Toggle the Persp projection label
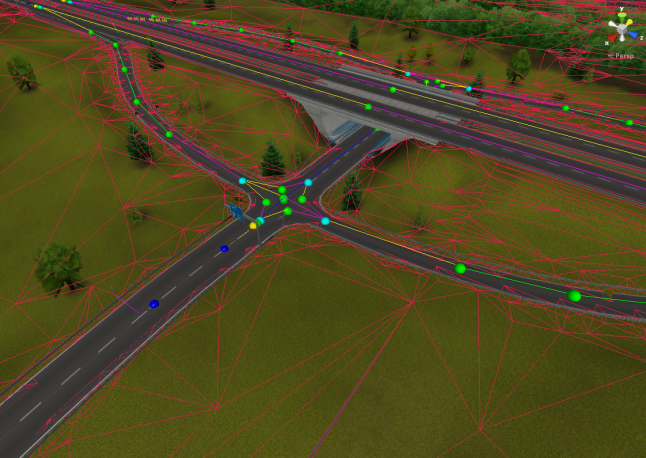Screen dimensions: 646x458 (622, 56)
